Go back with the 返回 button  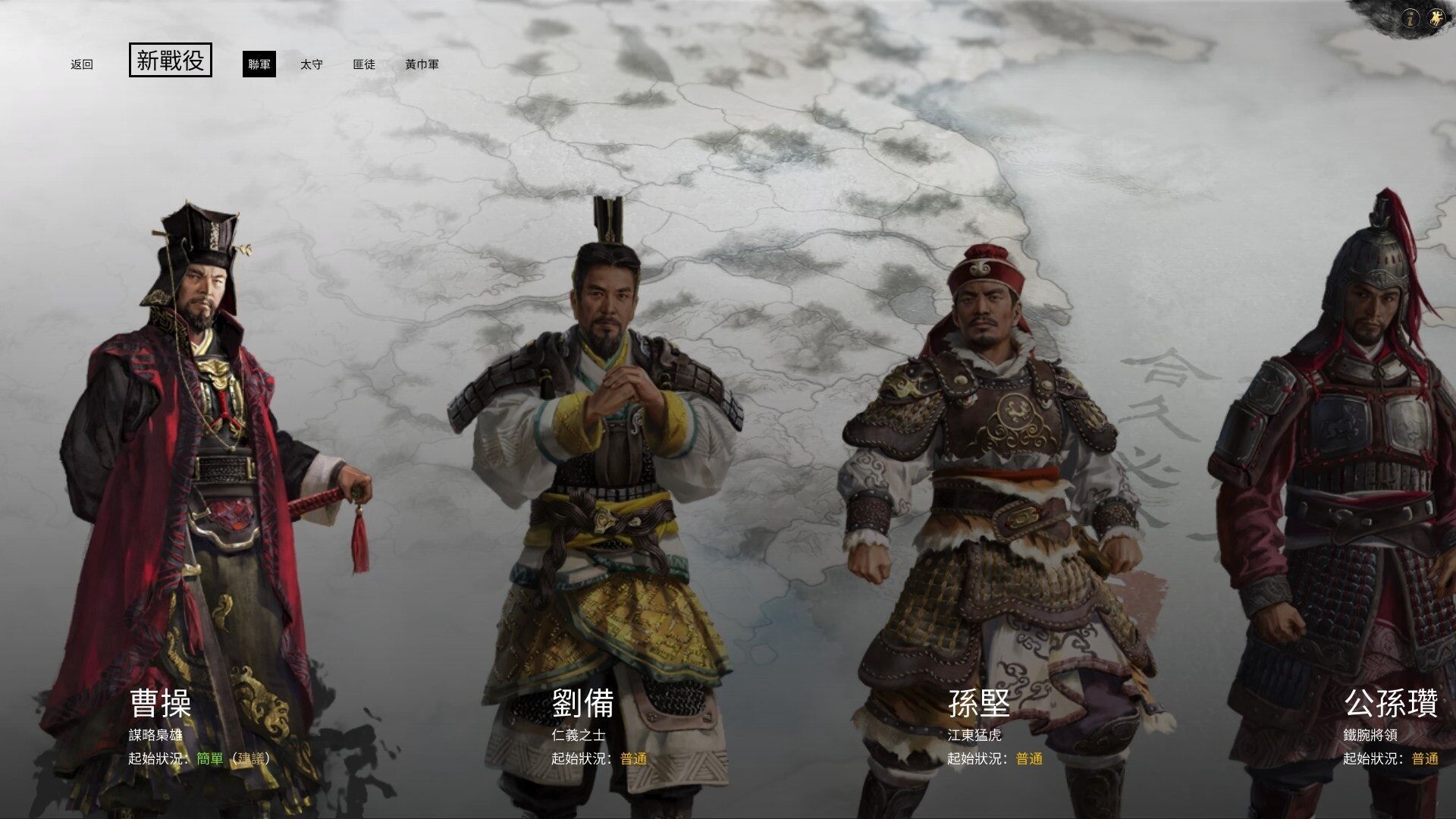coord(82,64)
